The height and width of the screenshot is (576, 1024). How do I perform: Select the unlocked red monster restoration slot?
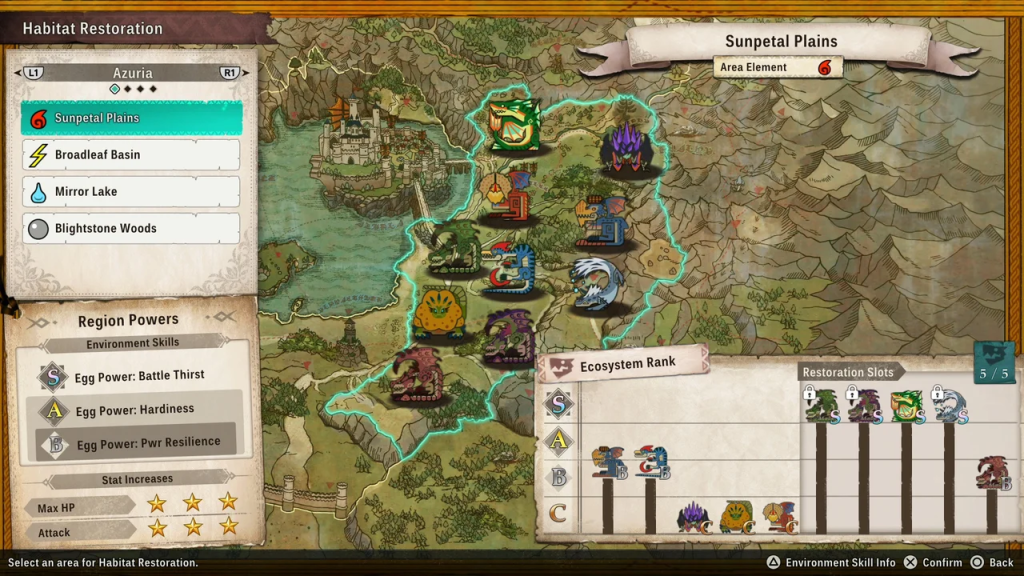[992, 473]
